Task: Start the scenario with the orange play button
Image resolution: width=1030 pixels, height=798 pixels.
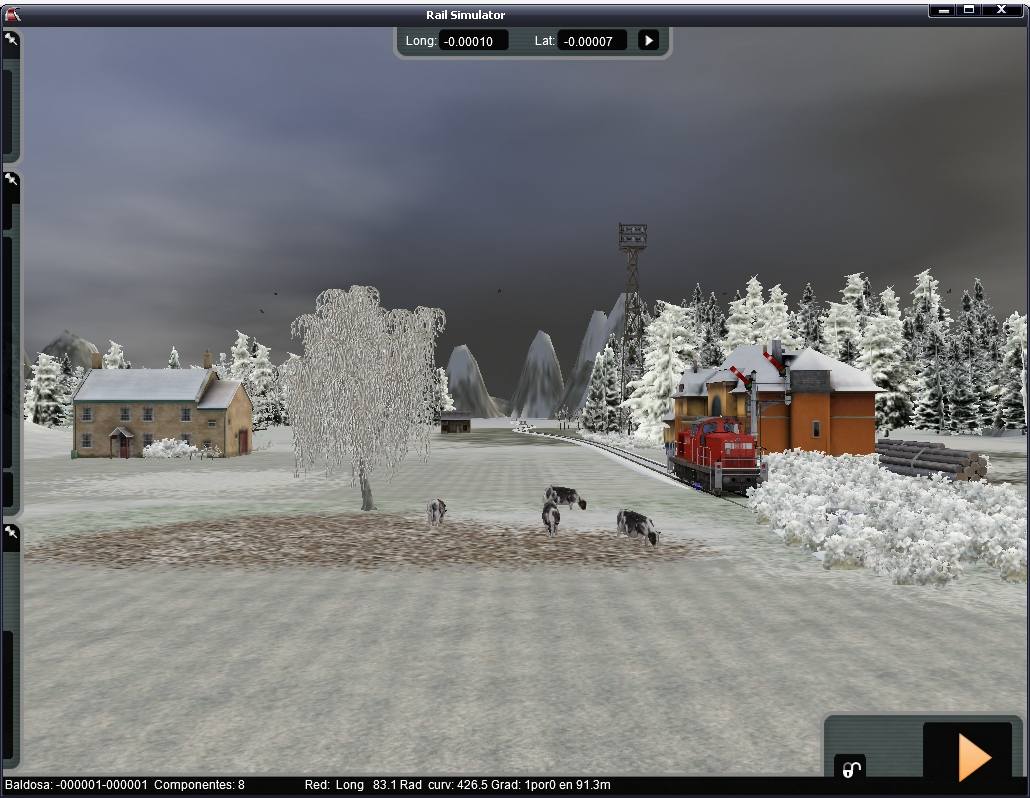Action: pyautogui.click(x=973, y=756)
